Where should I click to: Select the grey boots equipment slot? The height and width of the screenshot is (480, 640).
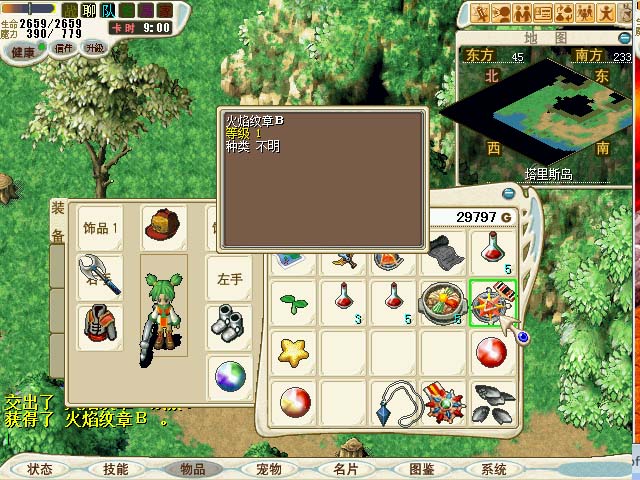pos(229,324)
